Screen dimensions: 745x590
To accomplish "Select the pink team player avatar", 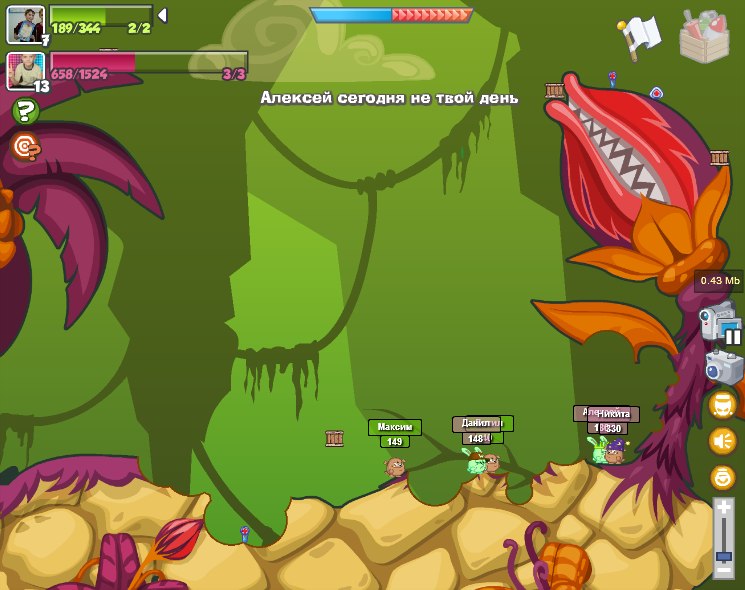I will (26, 70).
